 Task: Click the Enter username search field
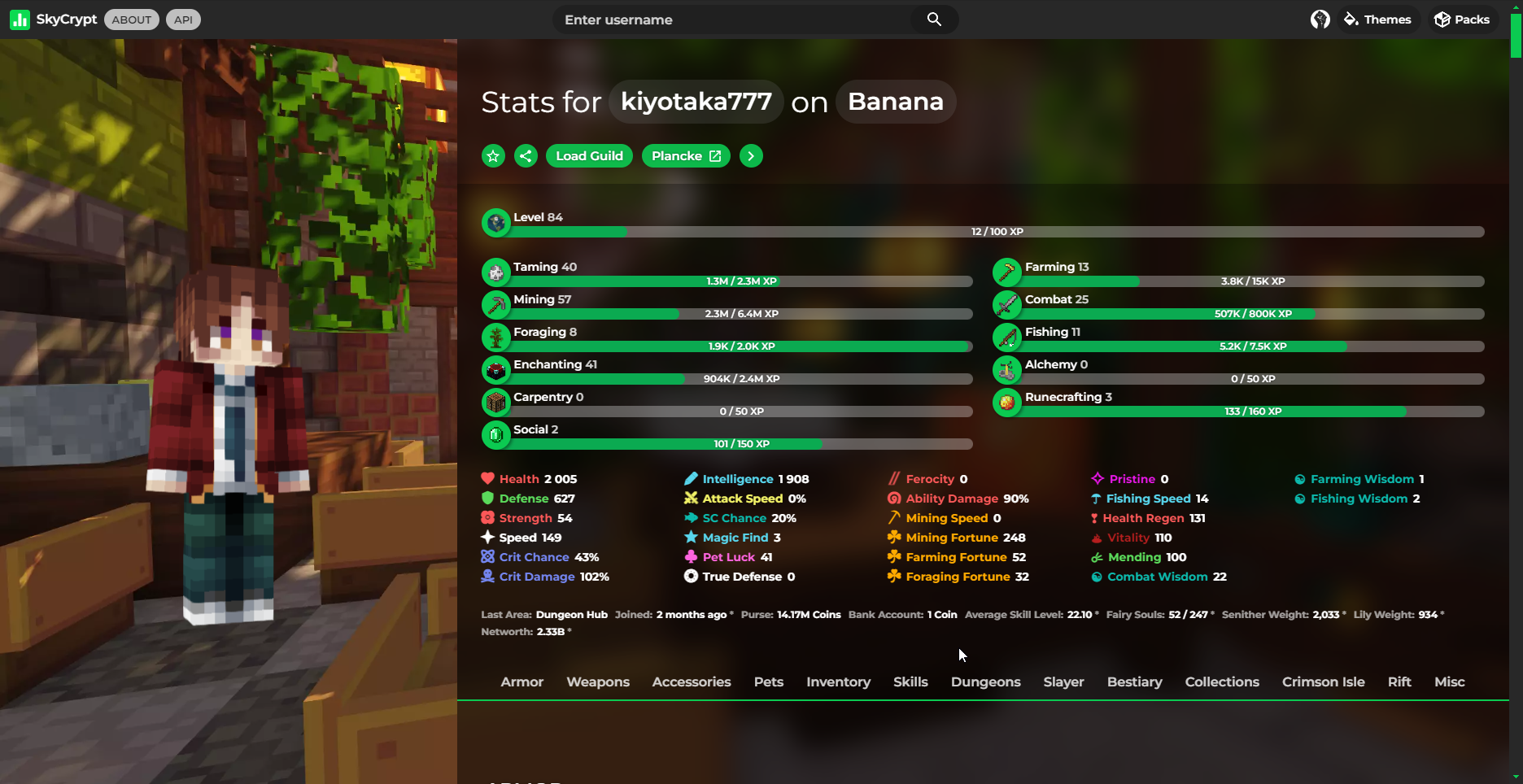tap(732, 19)
